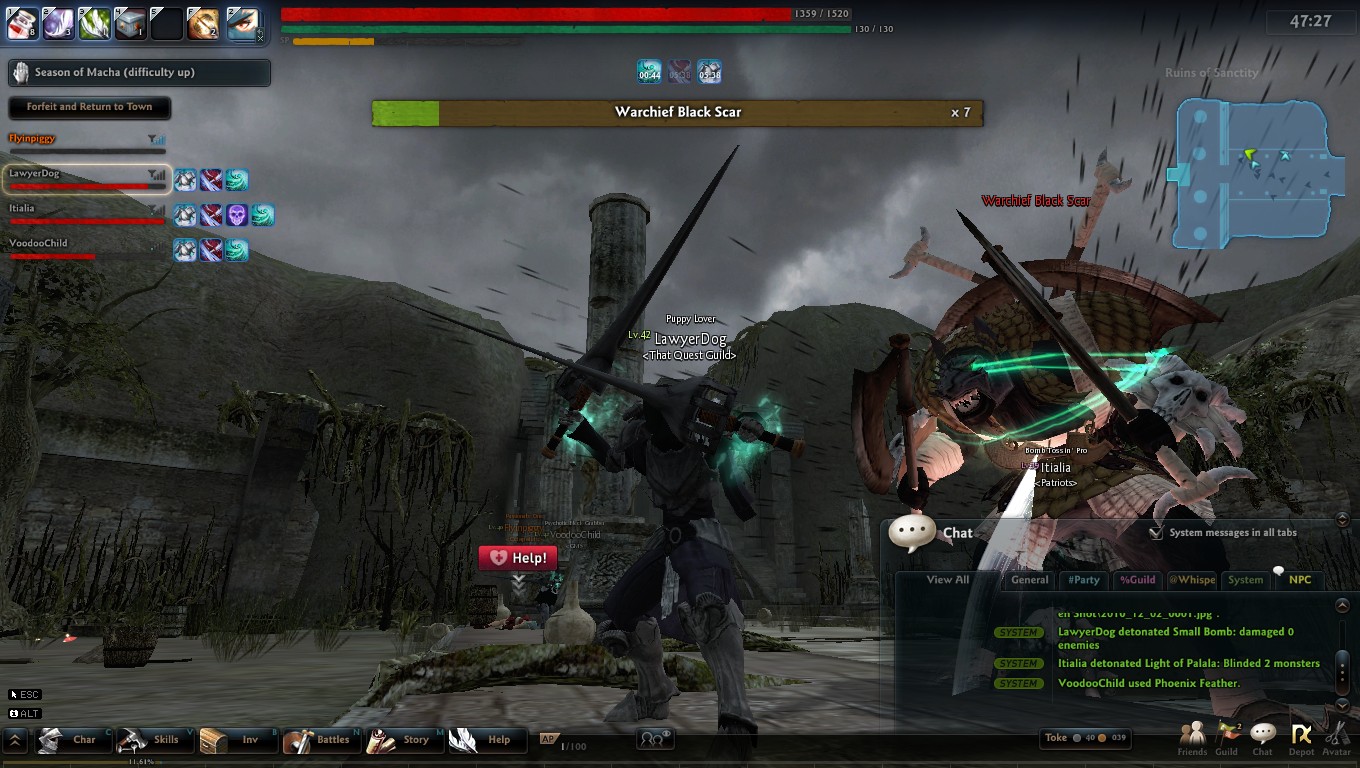Viewport: 1360px width, 768px height.
Task: Open the Char menu
Action: pos(70,740)
